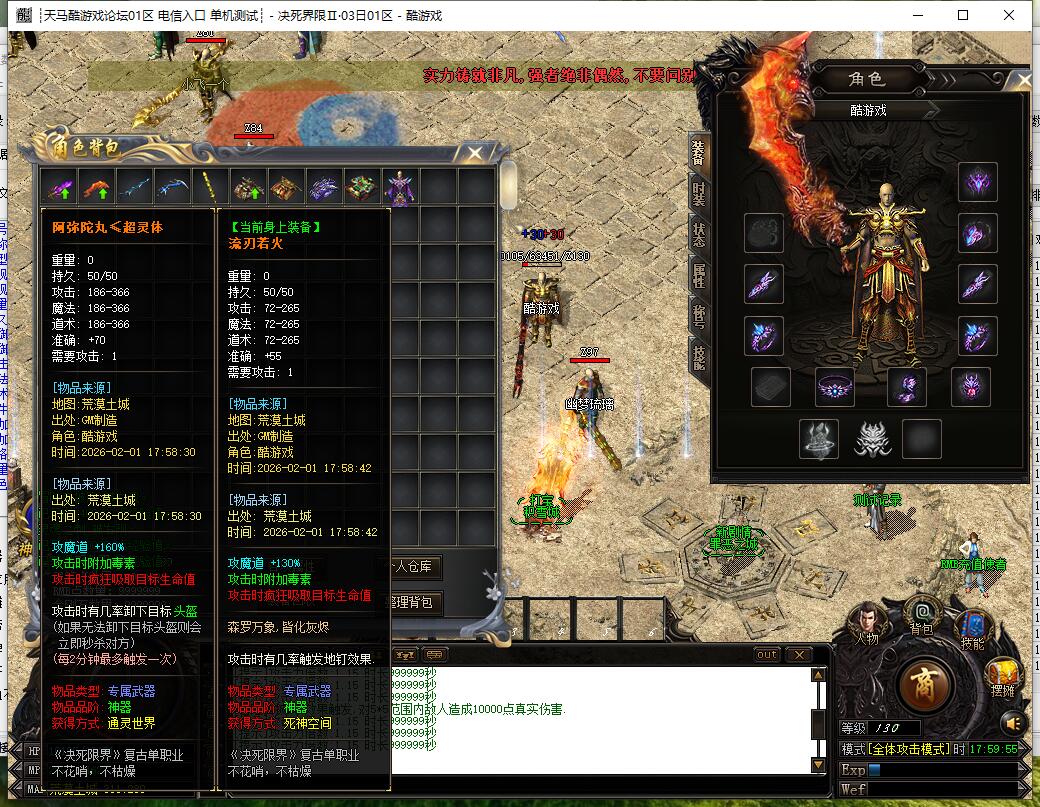This screenshot has height=807, width=1040.
Task: Click the round 商 shop button
Action: click(925, 685)
